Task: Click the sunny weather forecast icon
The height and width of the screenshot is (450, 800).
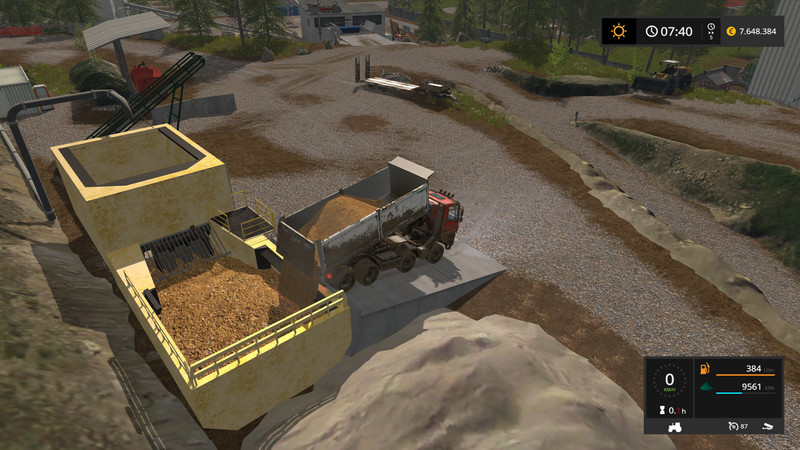Action: pyautogui.click(x=619, y=31)
